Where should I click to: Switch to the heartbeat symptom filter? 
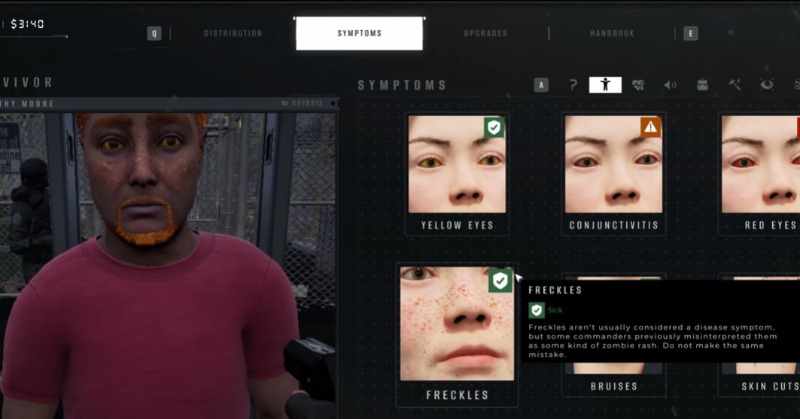638,85
